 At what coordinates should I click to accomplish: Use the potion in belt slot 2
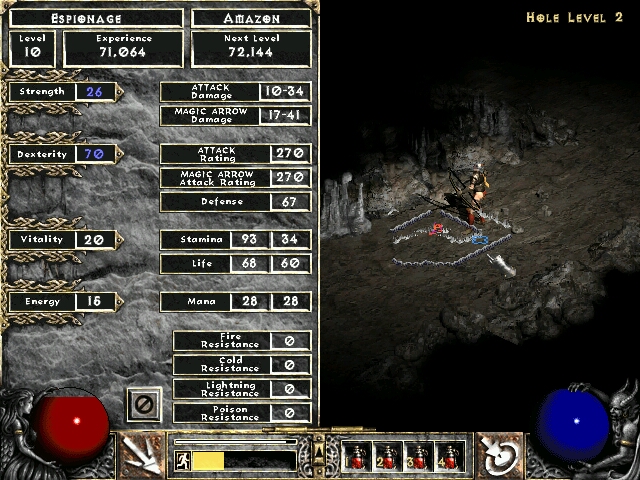[x=388, y=456]
